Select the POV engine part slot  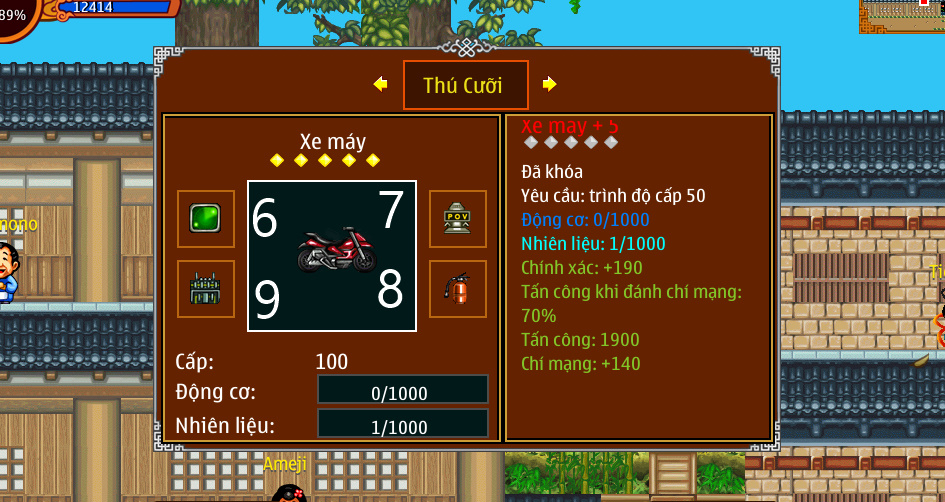click(x=457, y=219)
